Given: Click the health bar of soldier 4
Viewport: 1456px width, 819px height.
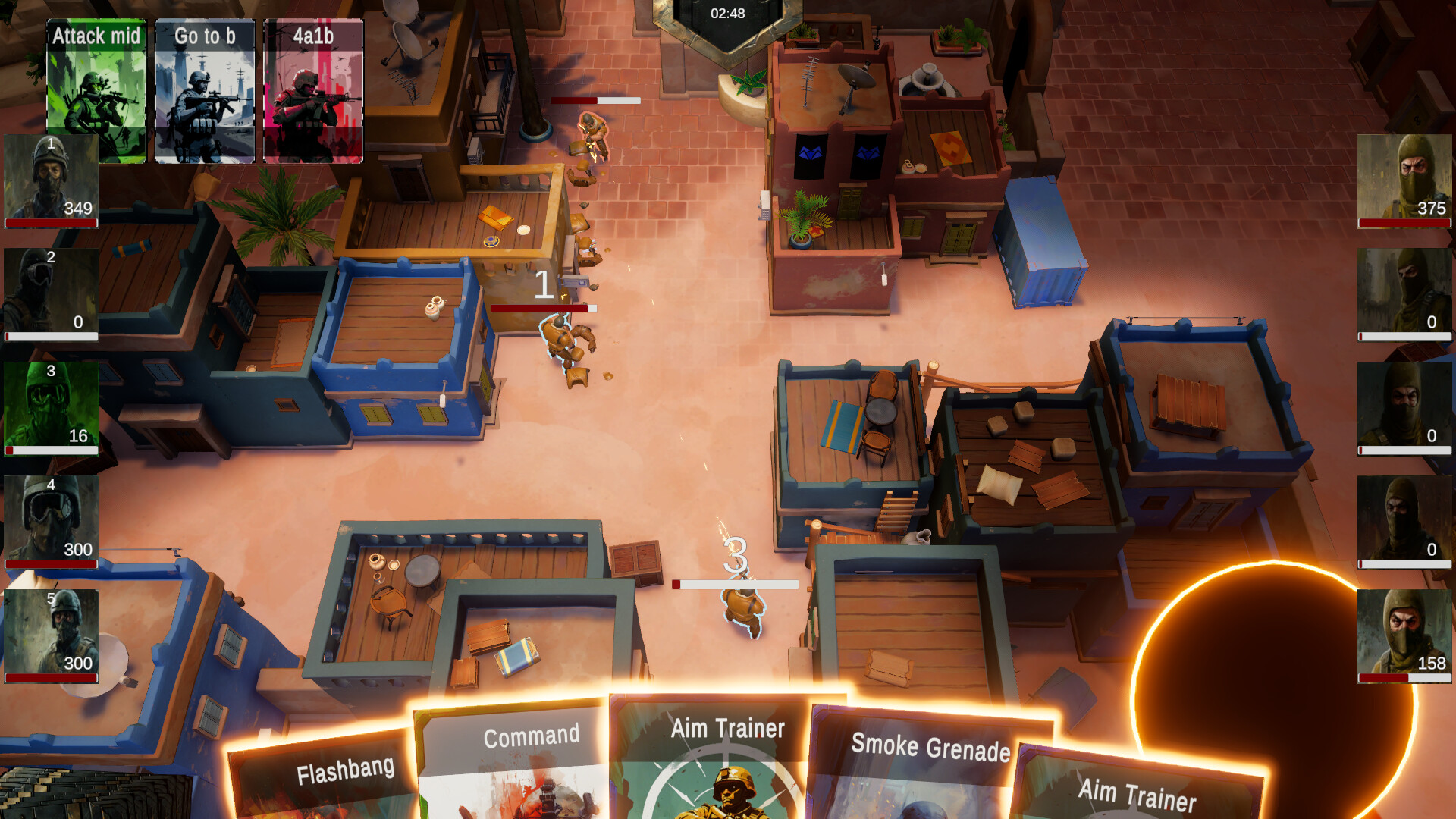Looking at the screenshot, I should 50,564.
